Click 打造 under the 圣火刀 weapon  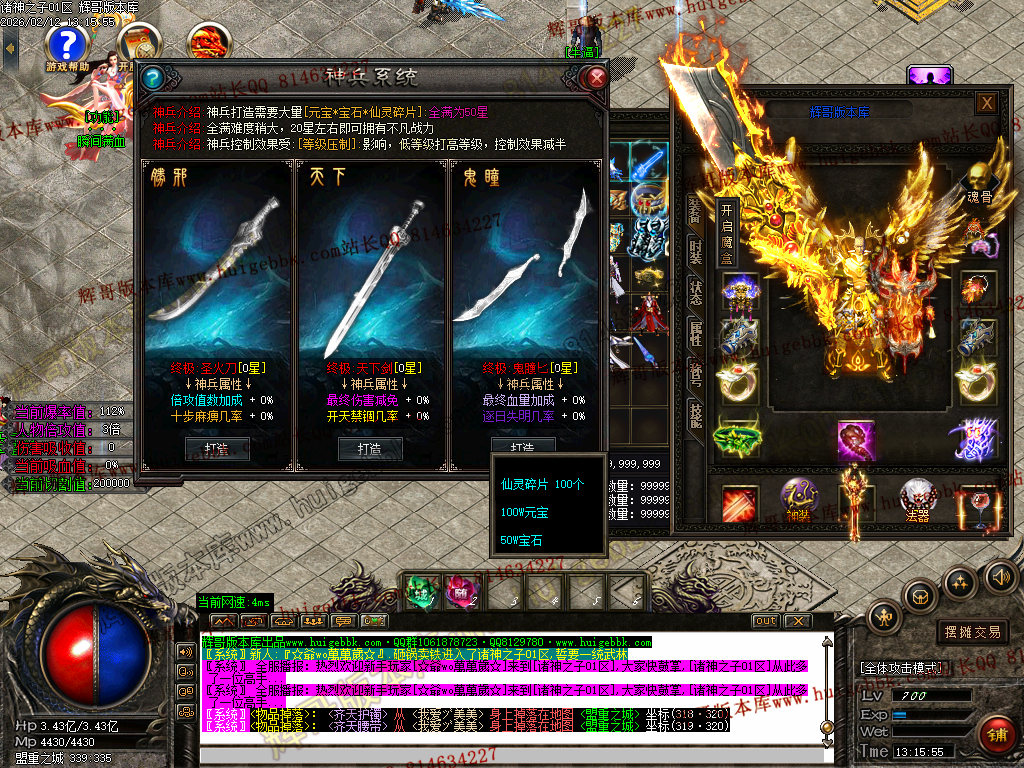coord(217,449)
